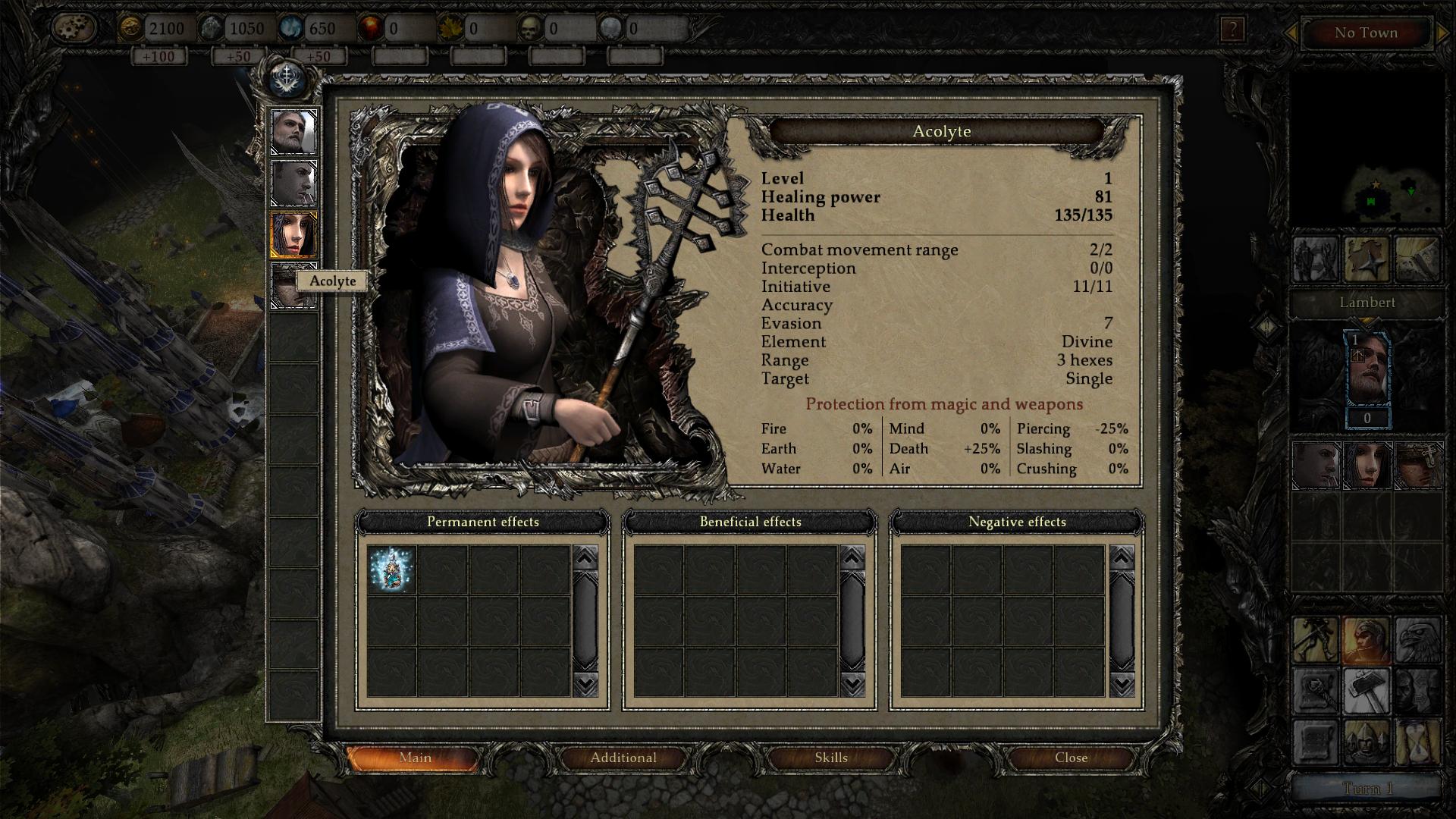The height and width of the screenshot is (819, 1456).
Task: Choose the dark-haired male unit portrait in the unit list
Action: tap(293, 183)
